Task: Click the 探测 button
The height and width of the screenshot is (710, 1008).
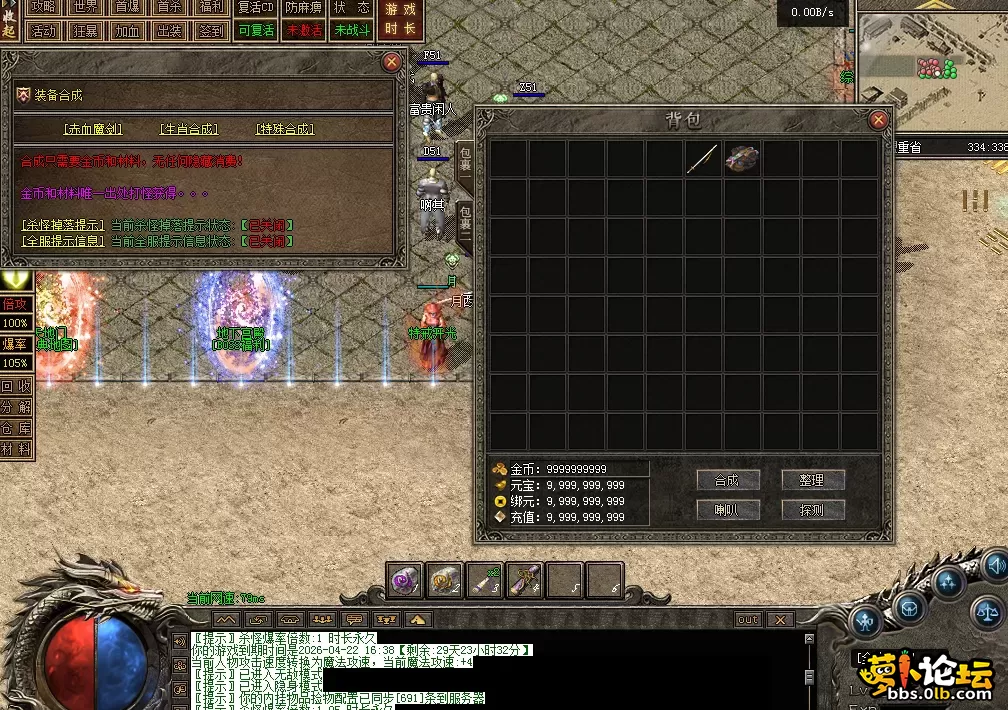Action: point(812,510)
